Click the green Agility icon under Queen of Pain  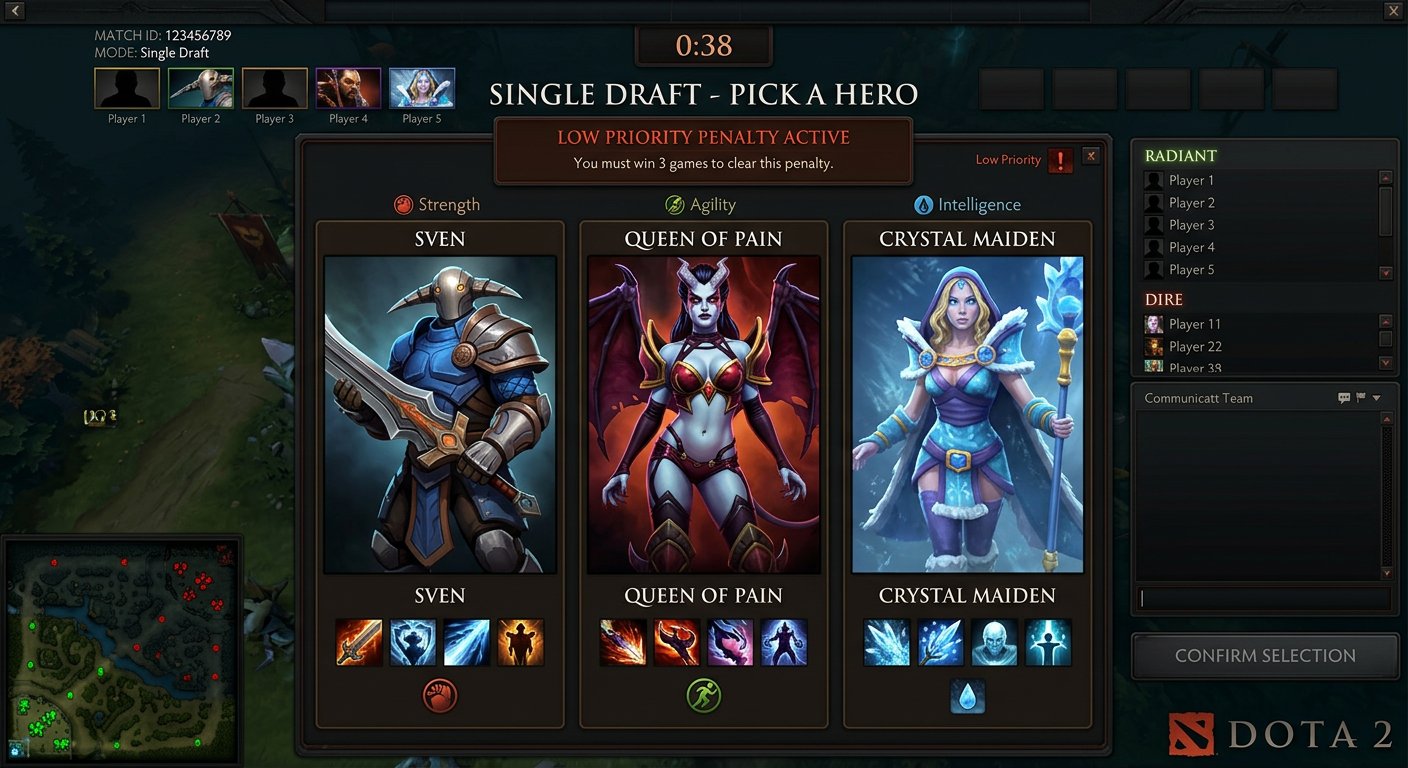tap(704, 696)
